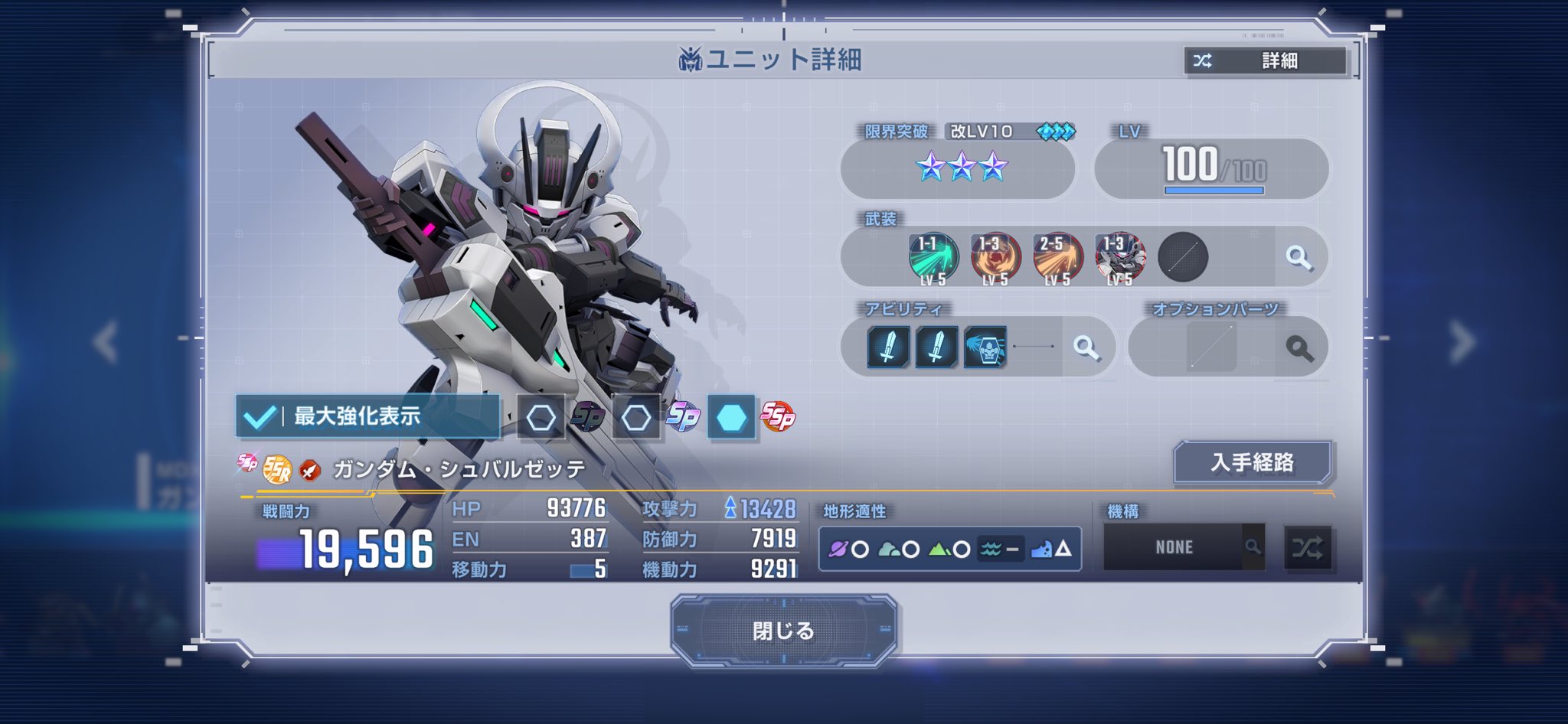Open the 詳細 detail view button
The image size is (1568, 724).
[x=1265, y=60]
